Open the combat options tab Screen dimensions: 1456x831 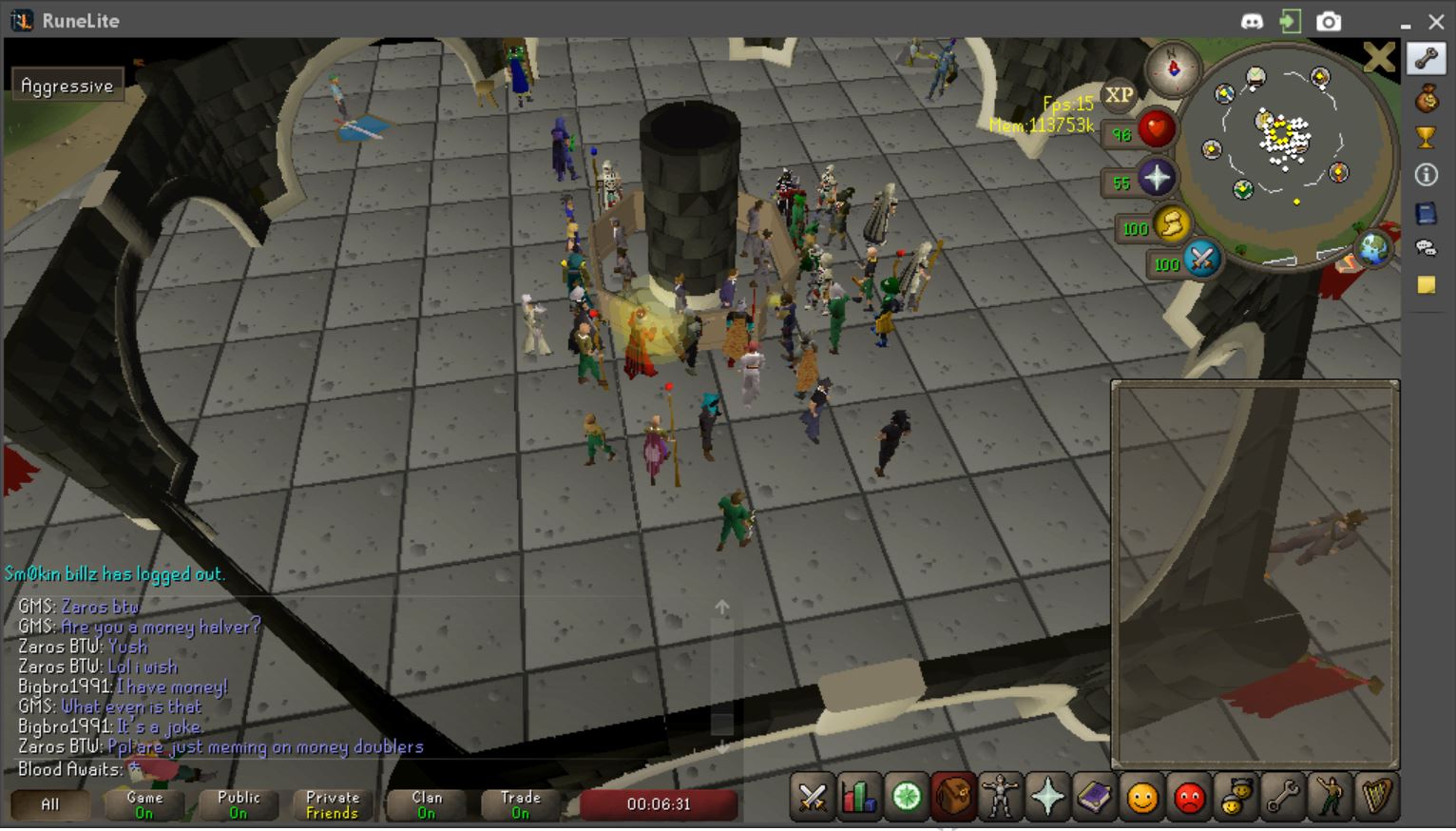click(x=812, y=797)
